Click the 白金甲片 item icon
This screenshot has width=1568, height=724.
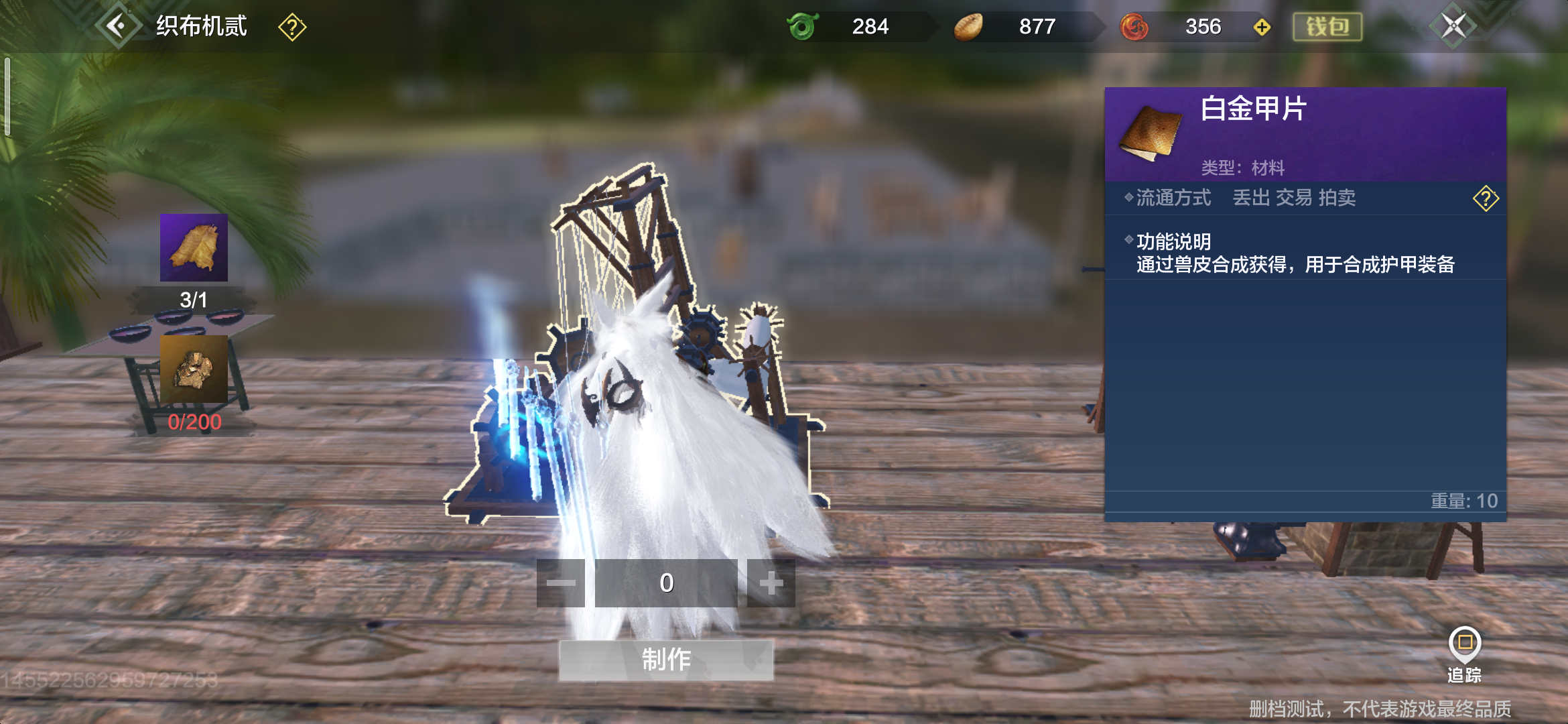(x=1150, y=133)
